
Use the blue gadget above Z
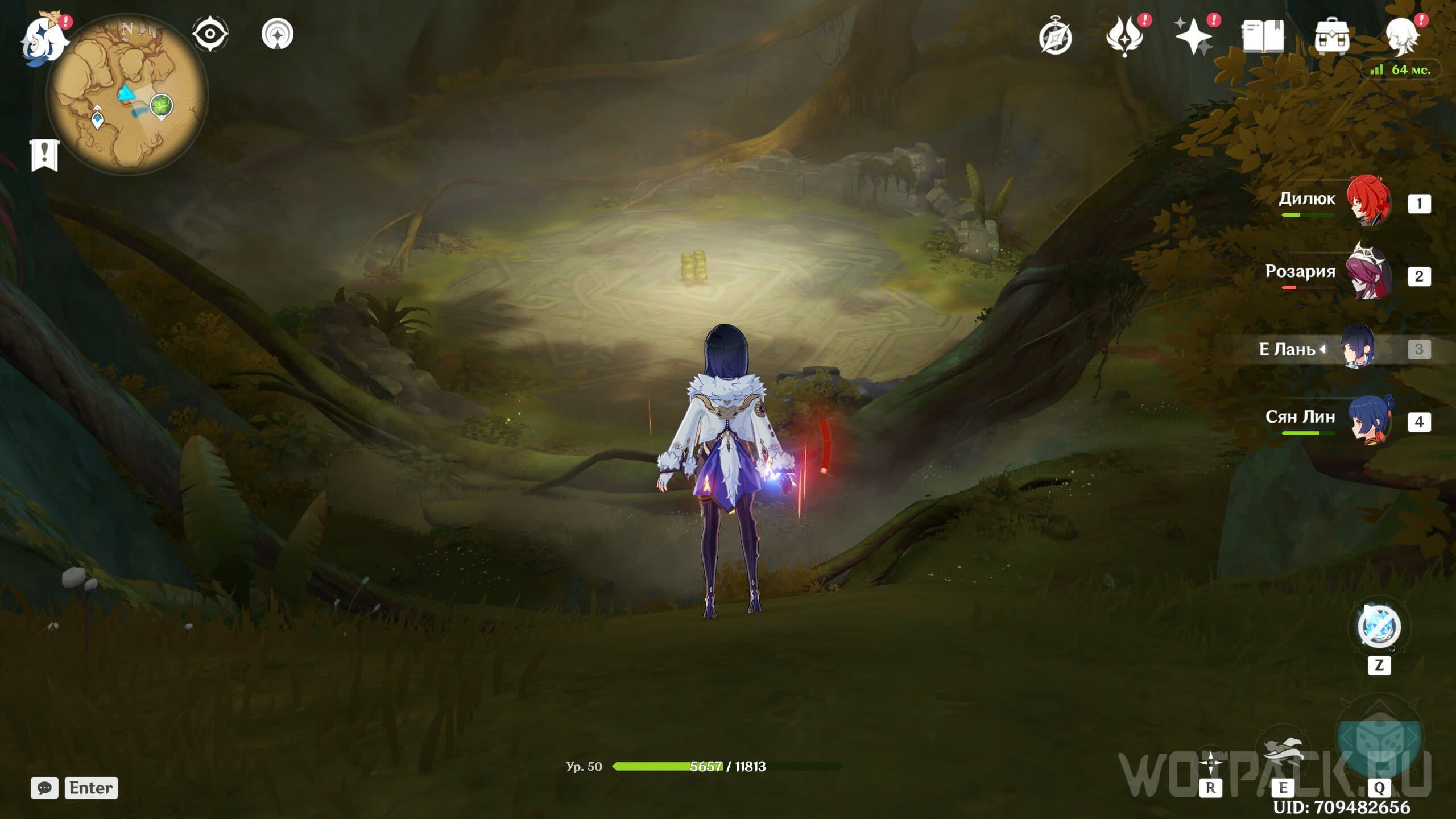(x=1379, y=627)
